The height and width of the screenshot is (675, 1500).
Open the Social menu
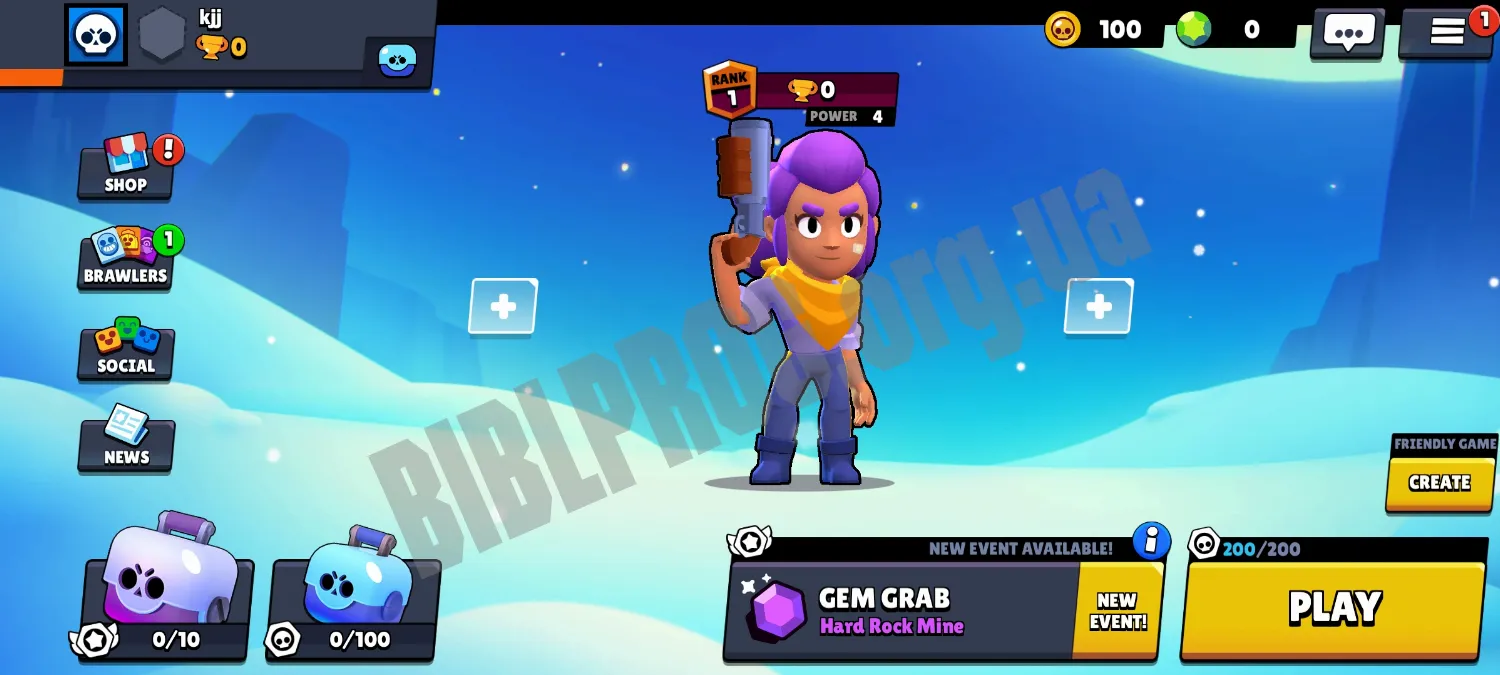(x=126, y=349)
